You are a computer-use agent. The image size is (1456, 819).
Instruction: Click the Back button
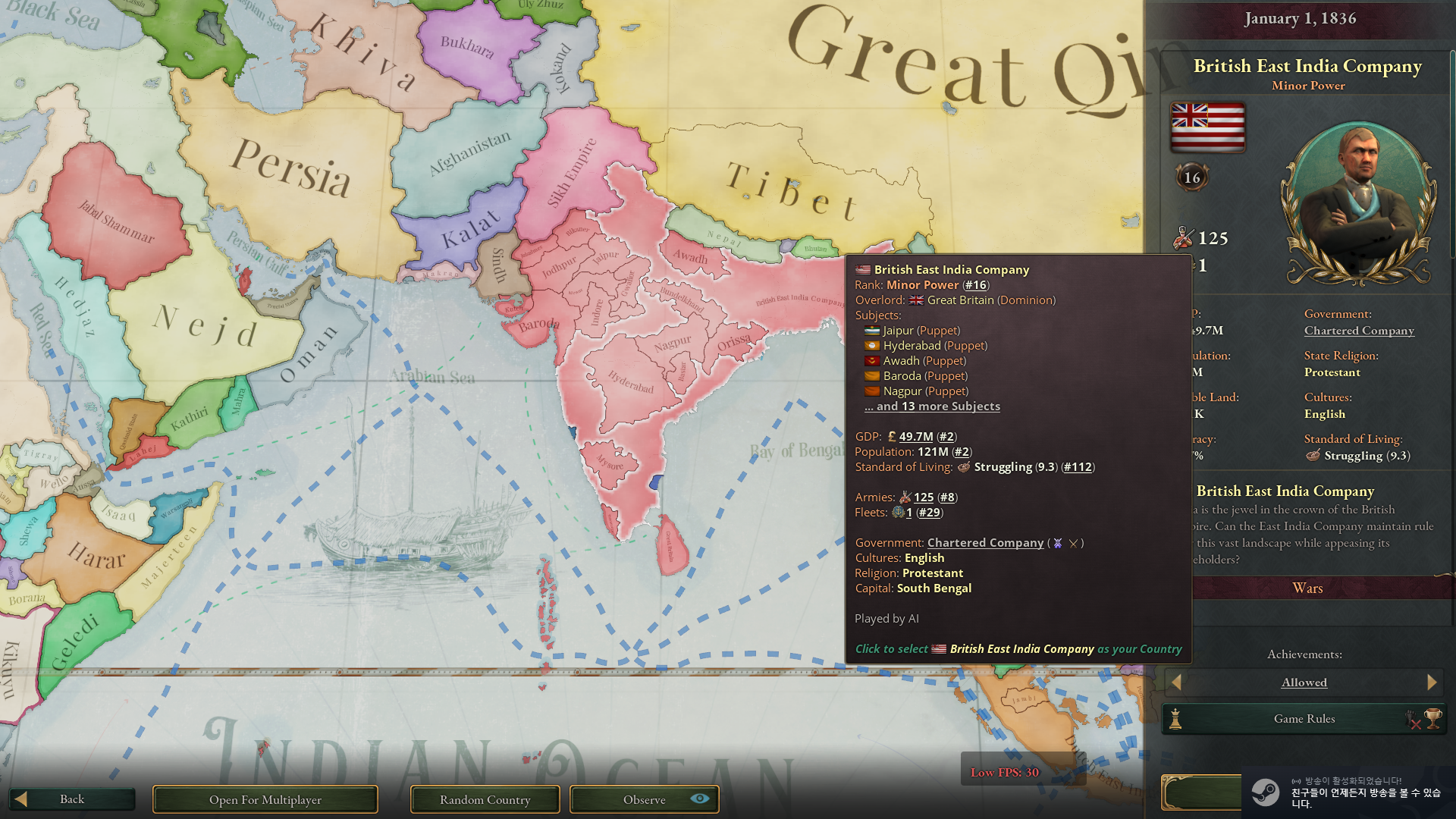tap(72, 799)
